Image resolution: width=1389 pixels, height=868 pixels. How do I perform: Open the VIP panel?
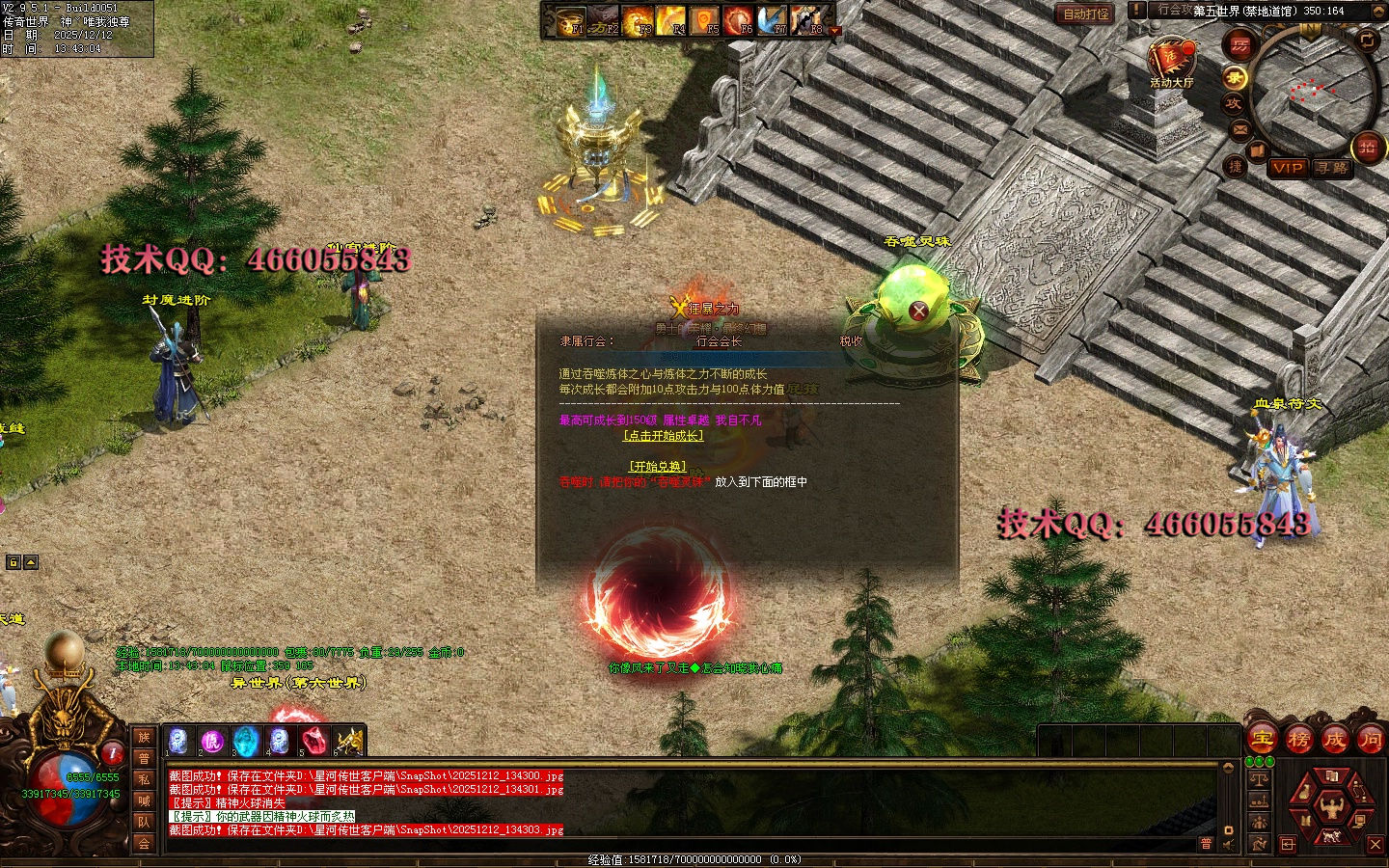1287,168
